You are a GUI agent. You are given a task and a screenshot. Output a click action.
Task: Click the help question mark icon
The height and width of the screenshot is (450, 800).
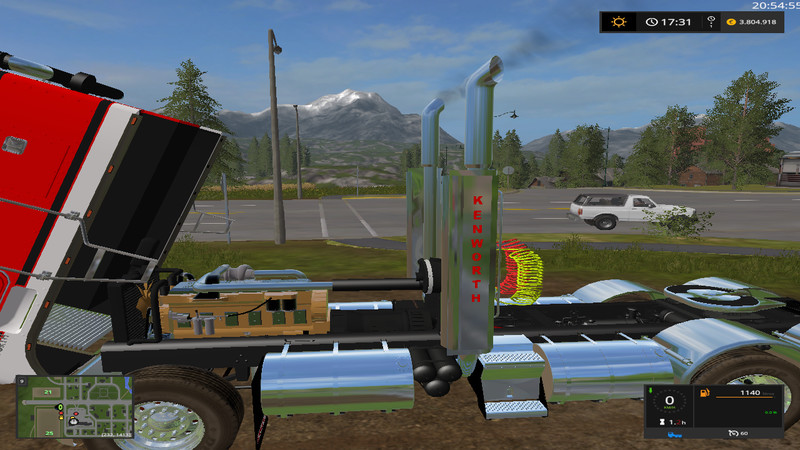(x=711, y=21)
